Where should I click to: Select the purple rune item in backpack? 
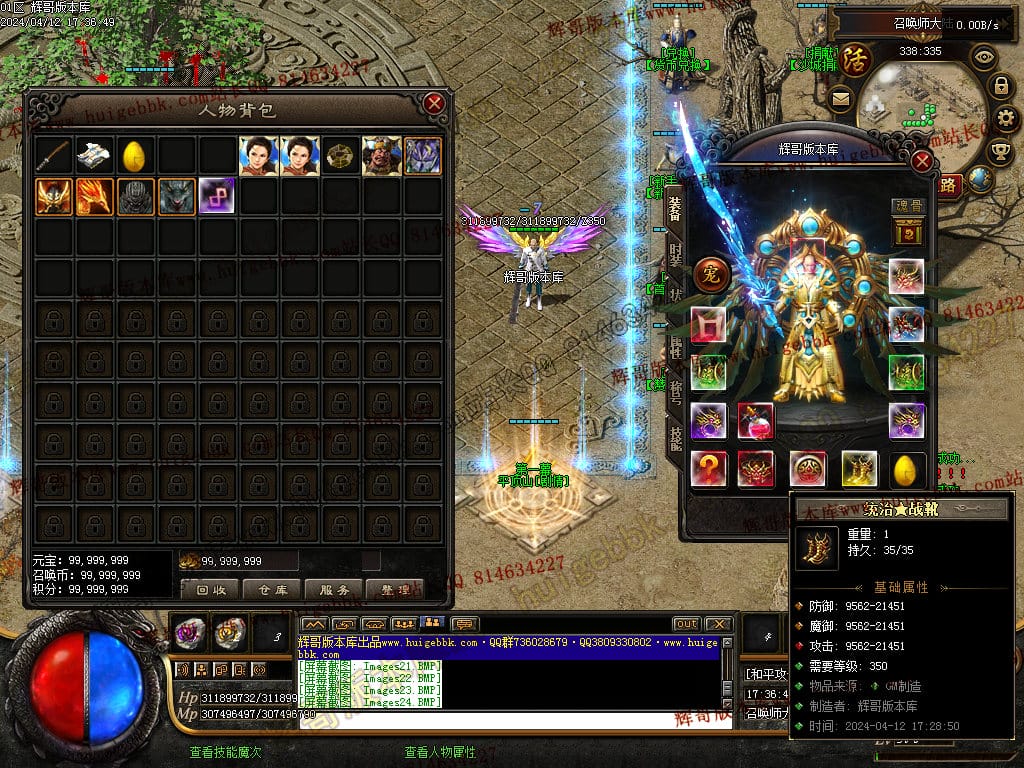[216, 196]
